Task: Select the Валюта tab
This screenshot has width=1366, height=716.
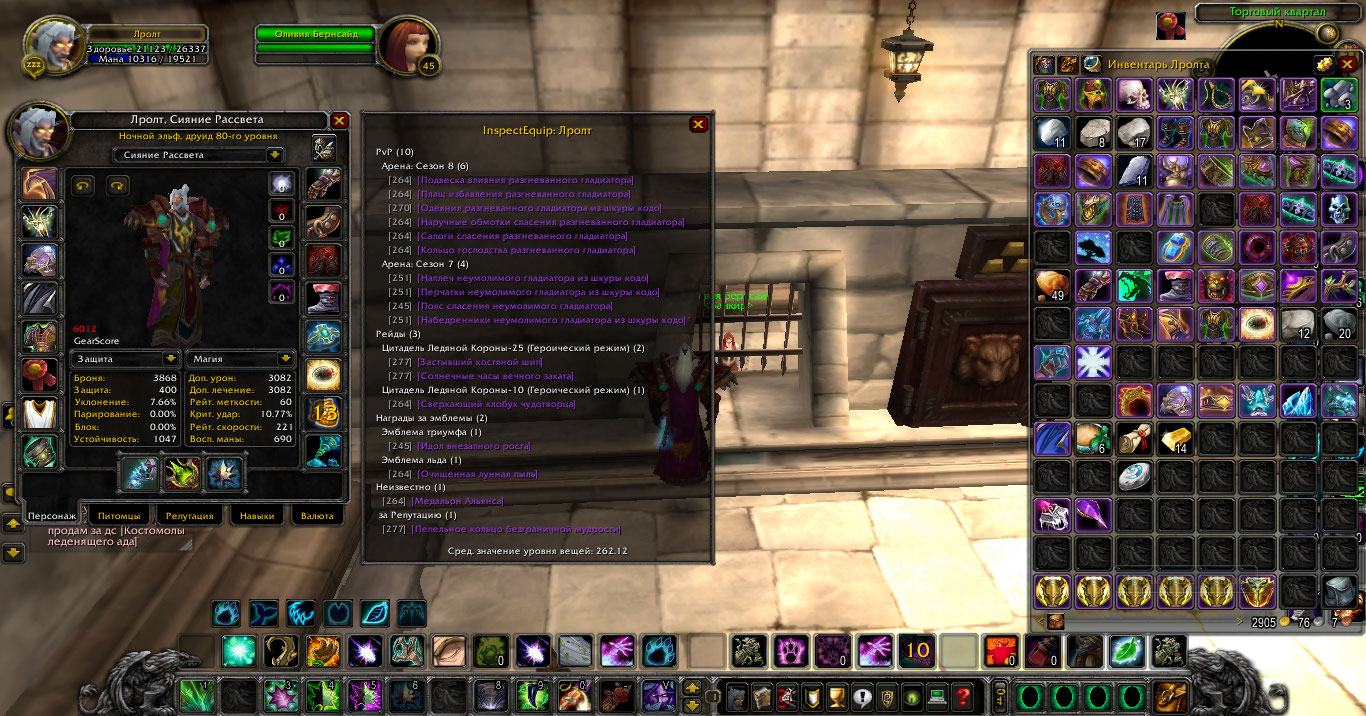Action: click(317, 515)
